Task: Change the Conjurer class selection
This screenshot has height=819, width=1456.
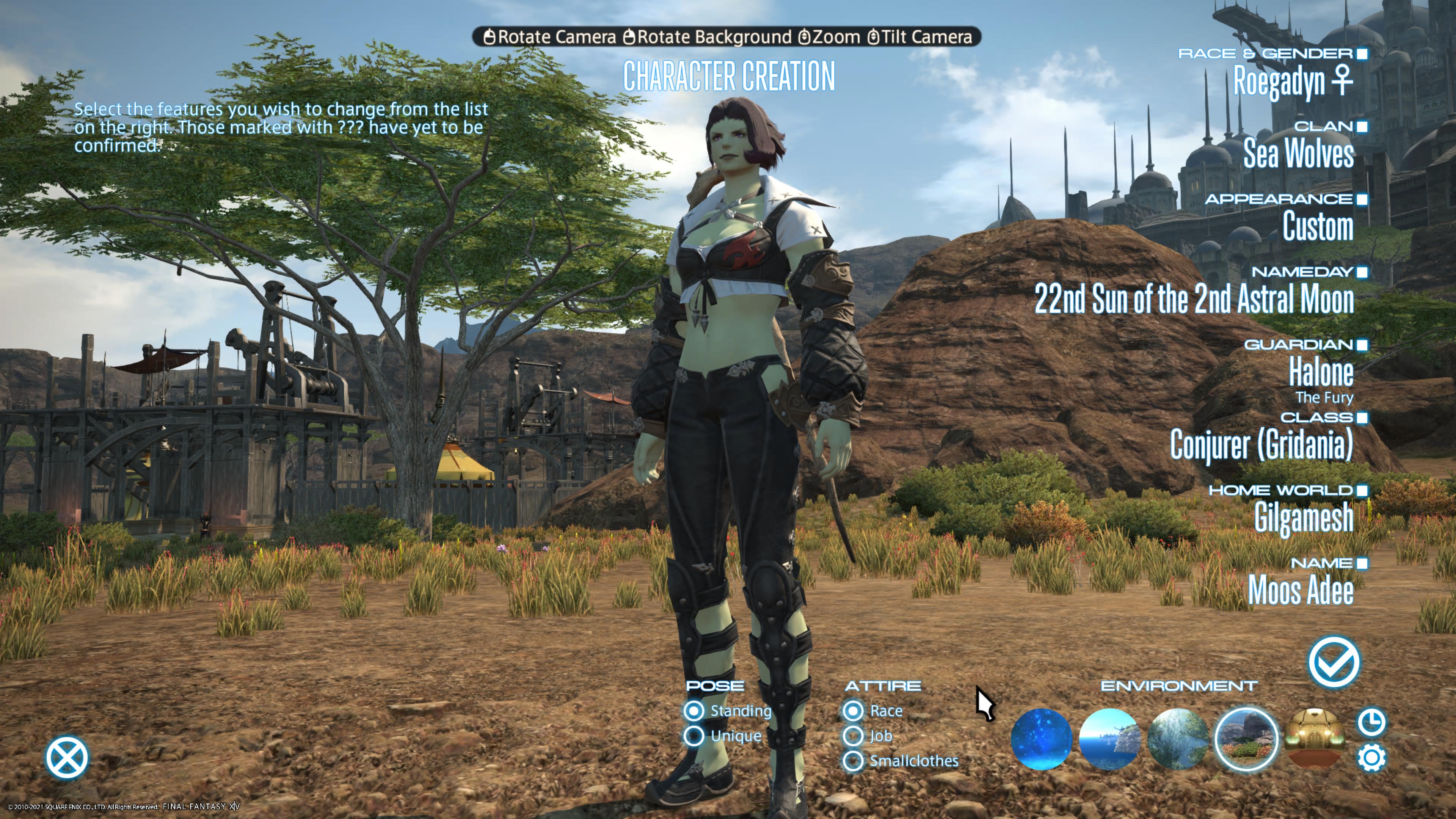Action: coord(1261,444)
